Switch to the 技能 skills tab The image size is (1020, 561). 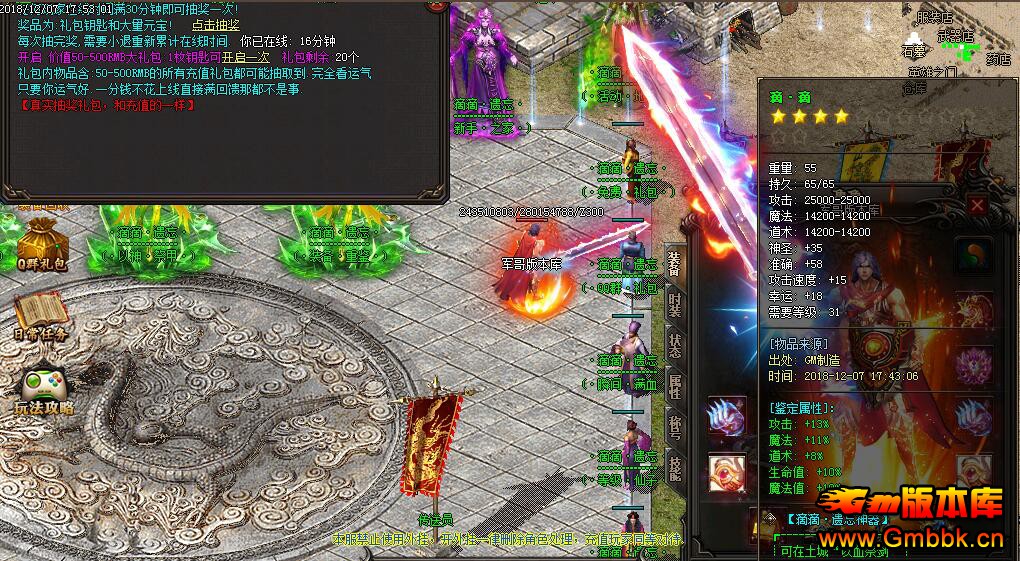pyautogui.click(x=675, y=468)
